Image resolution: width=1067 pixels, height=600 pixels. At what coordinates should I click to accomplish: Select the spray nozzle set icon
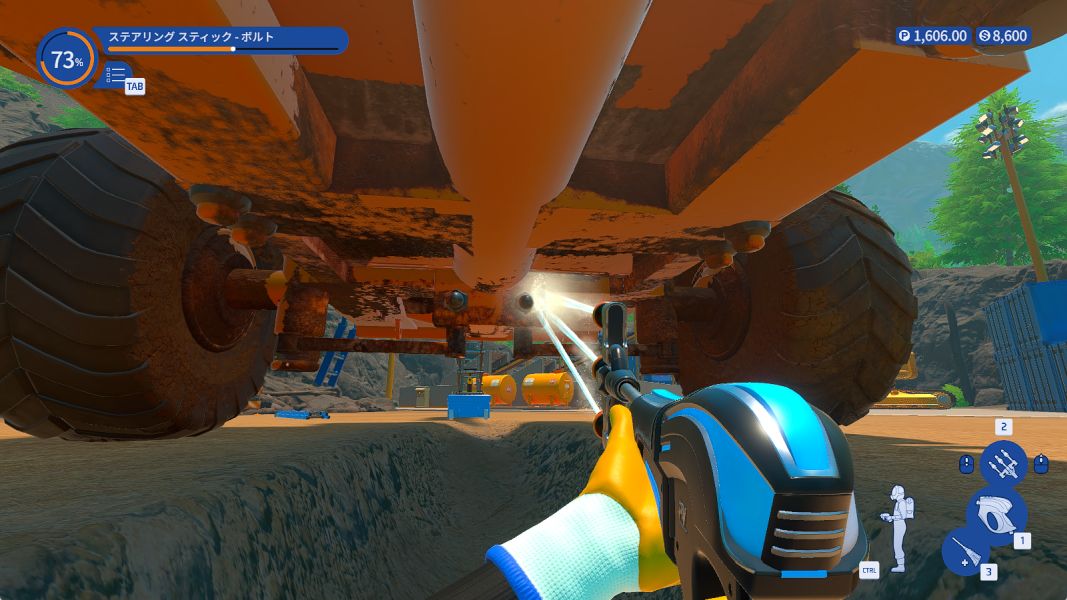[1003, 463]
